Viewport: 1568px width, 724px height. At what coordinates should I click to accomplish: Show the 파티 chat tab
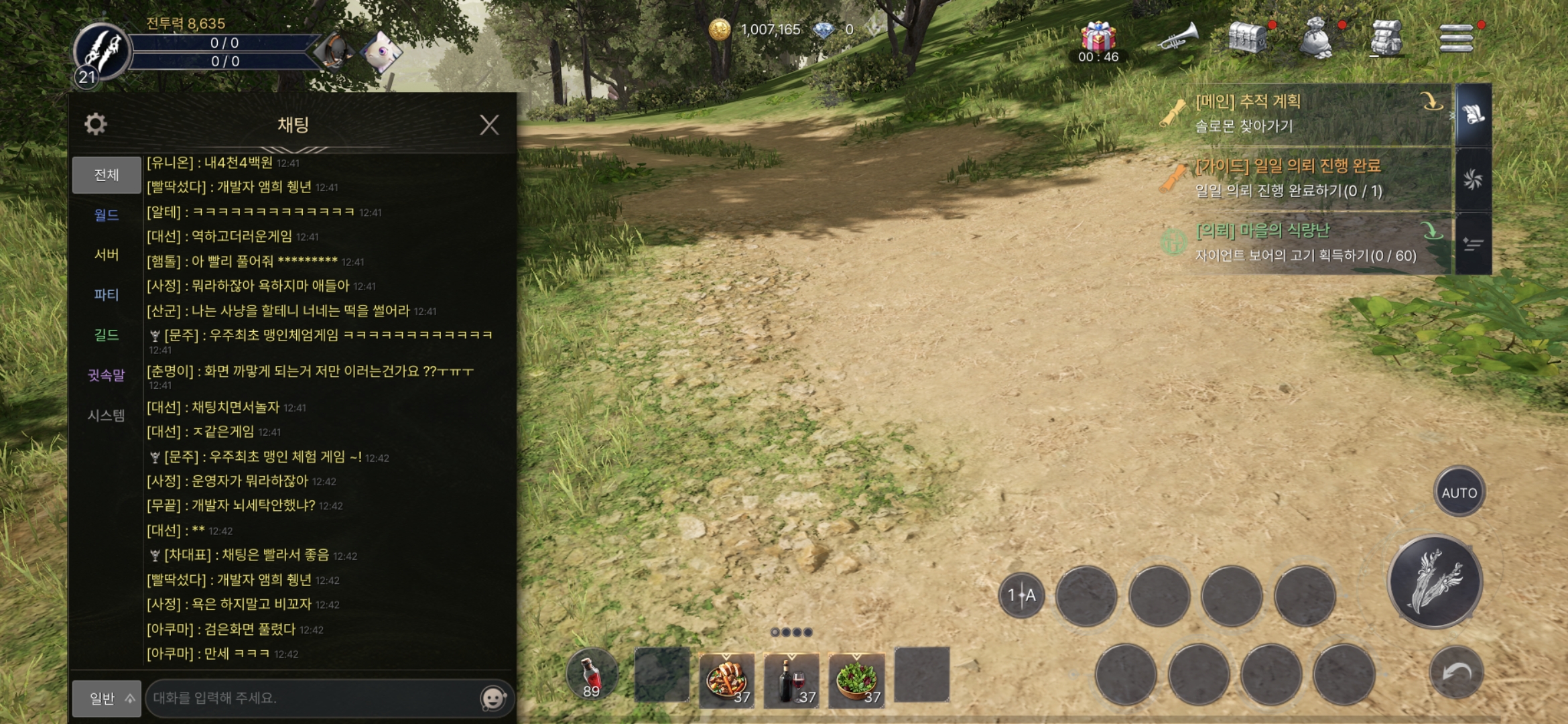pos(107,295)
